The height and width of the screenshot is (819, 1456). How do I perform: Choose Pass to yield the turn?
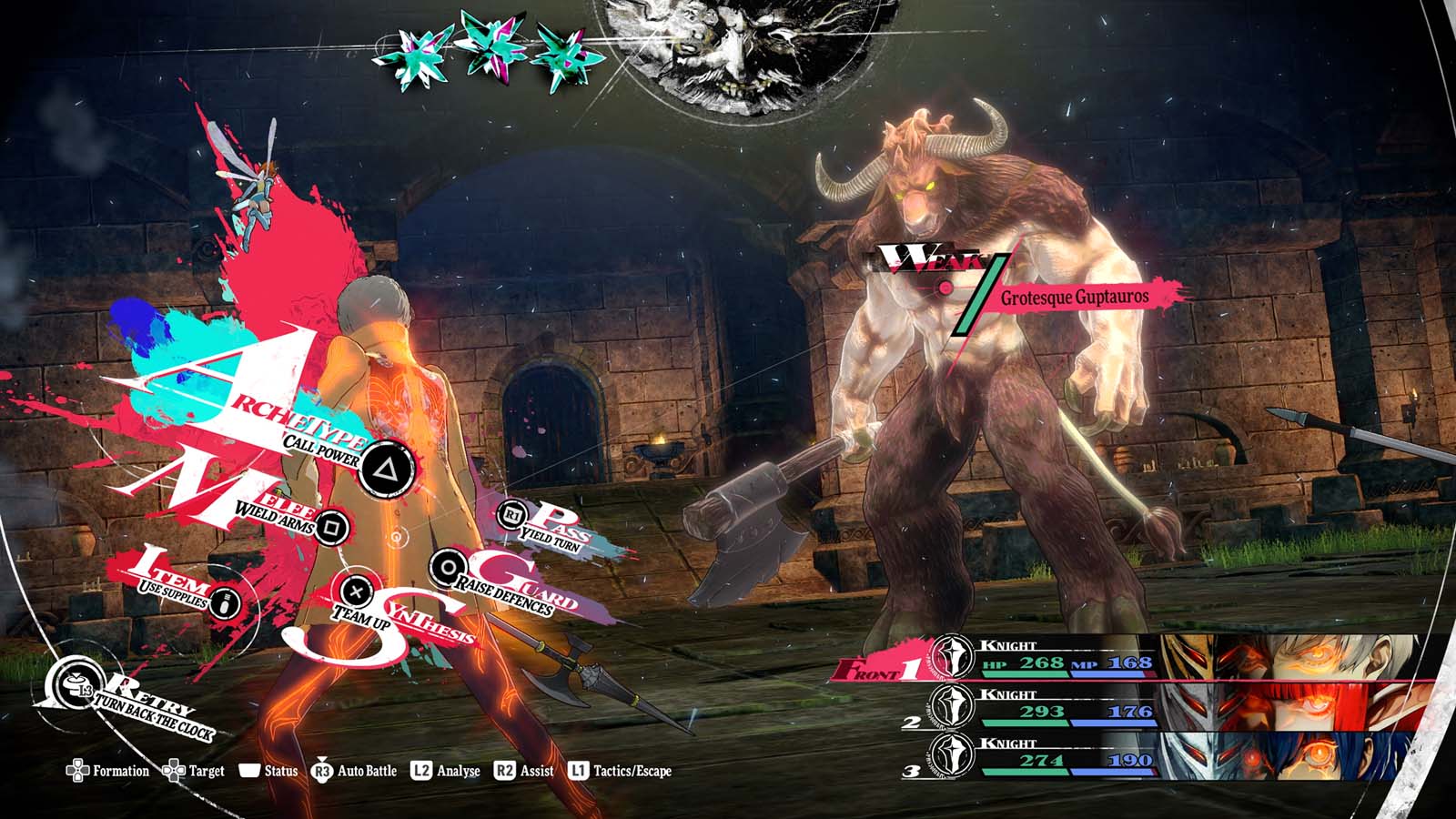tap(511, 516)
